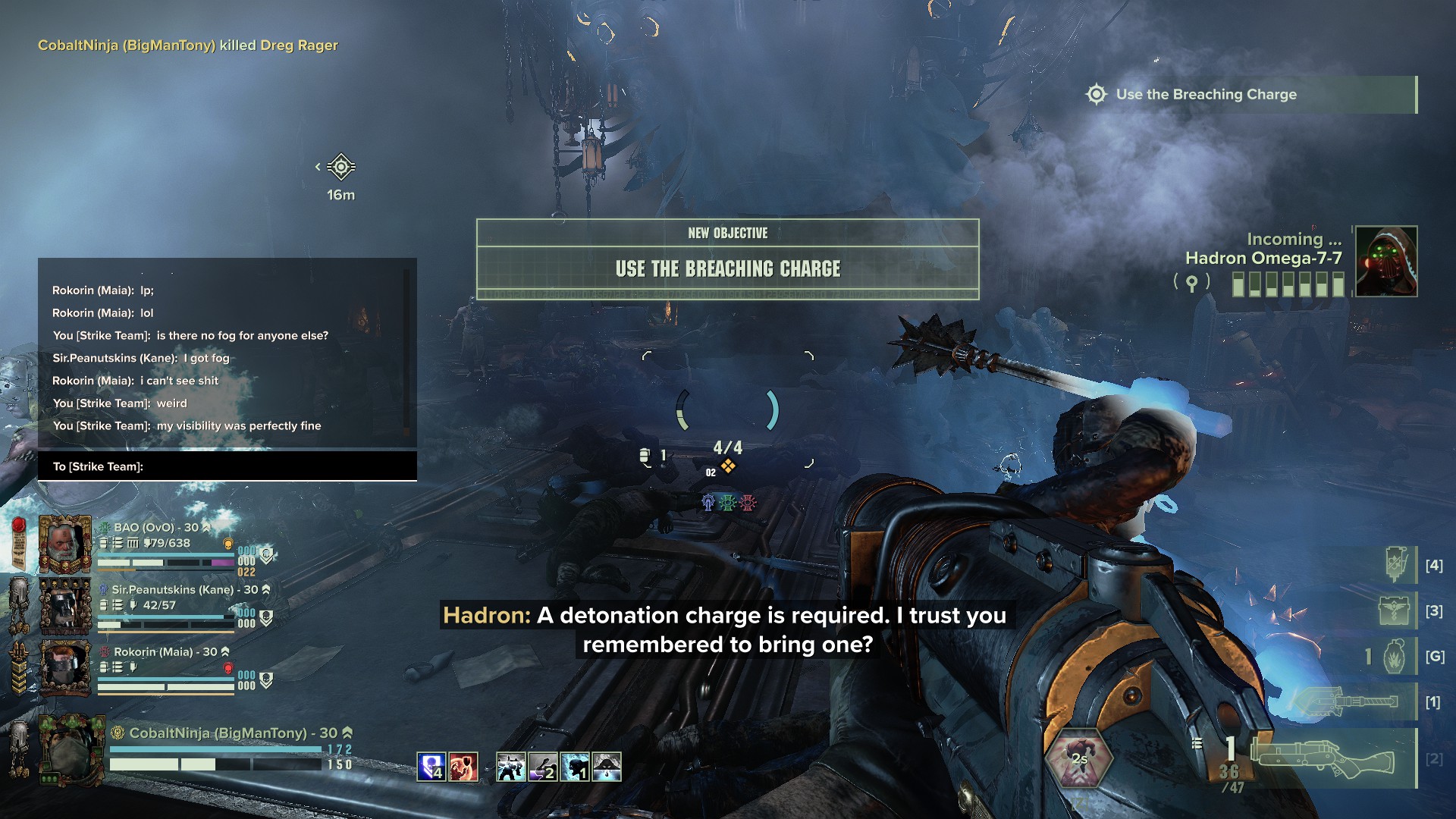The height and width of the screenshot is (819, 1456).
Task: Click the red flexing figure buff icon
Action: [x=463, y=767]
